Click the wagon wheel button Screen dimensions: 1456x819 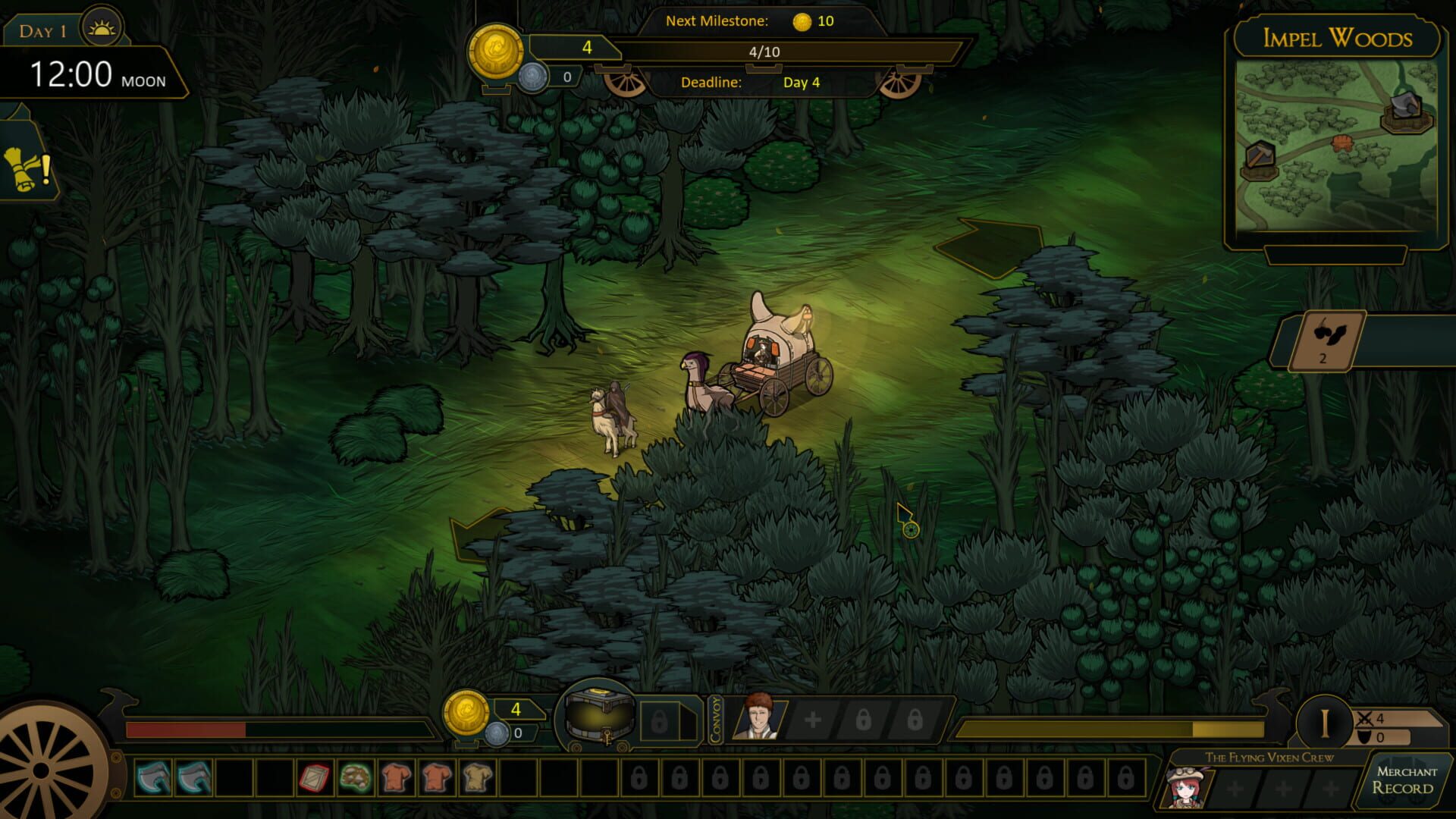[45, 766]
